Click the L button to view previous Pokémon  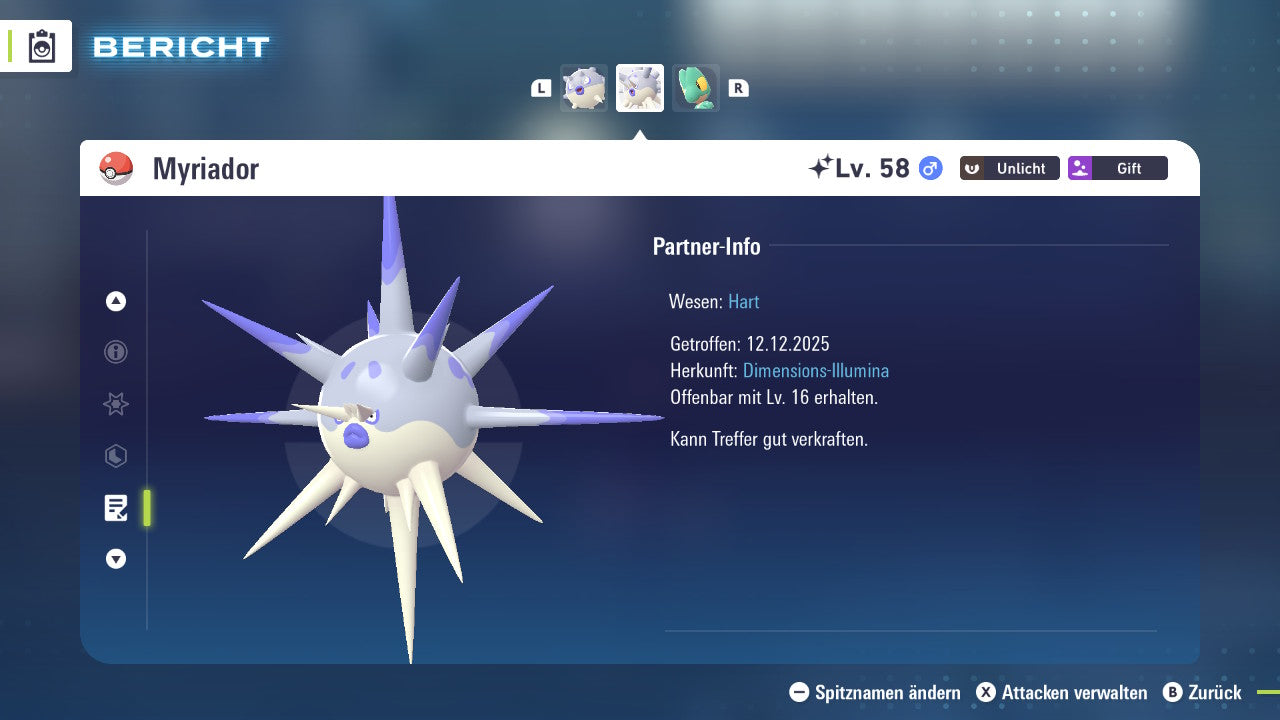pos(541,88)
